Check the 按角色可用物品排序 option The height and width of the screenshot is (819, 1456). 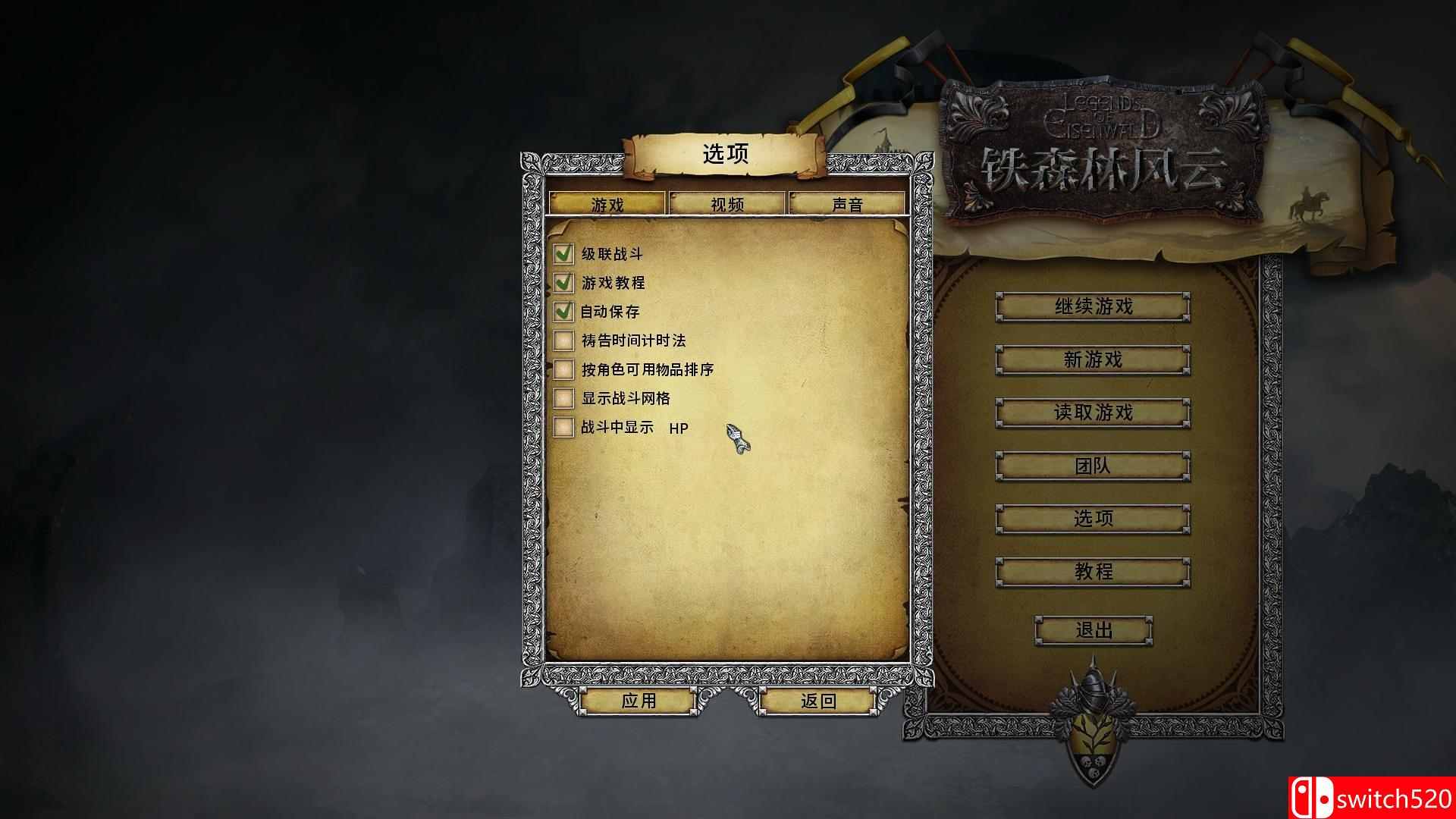click(563, 370)
